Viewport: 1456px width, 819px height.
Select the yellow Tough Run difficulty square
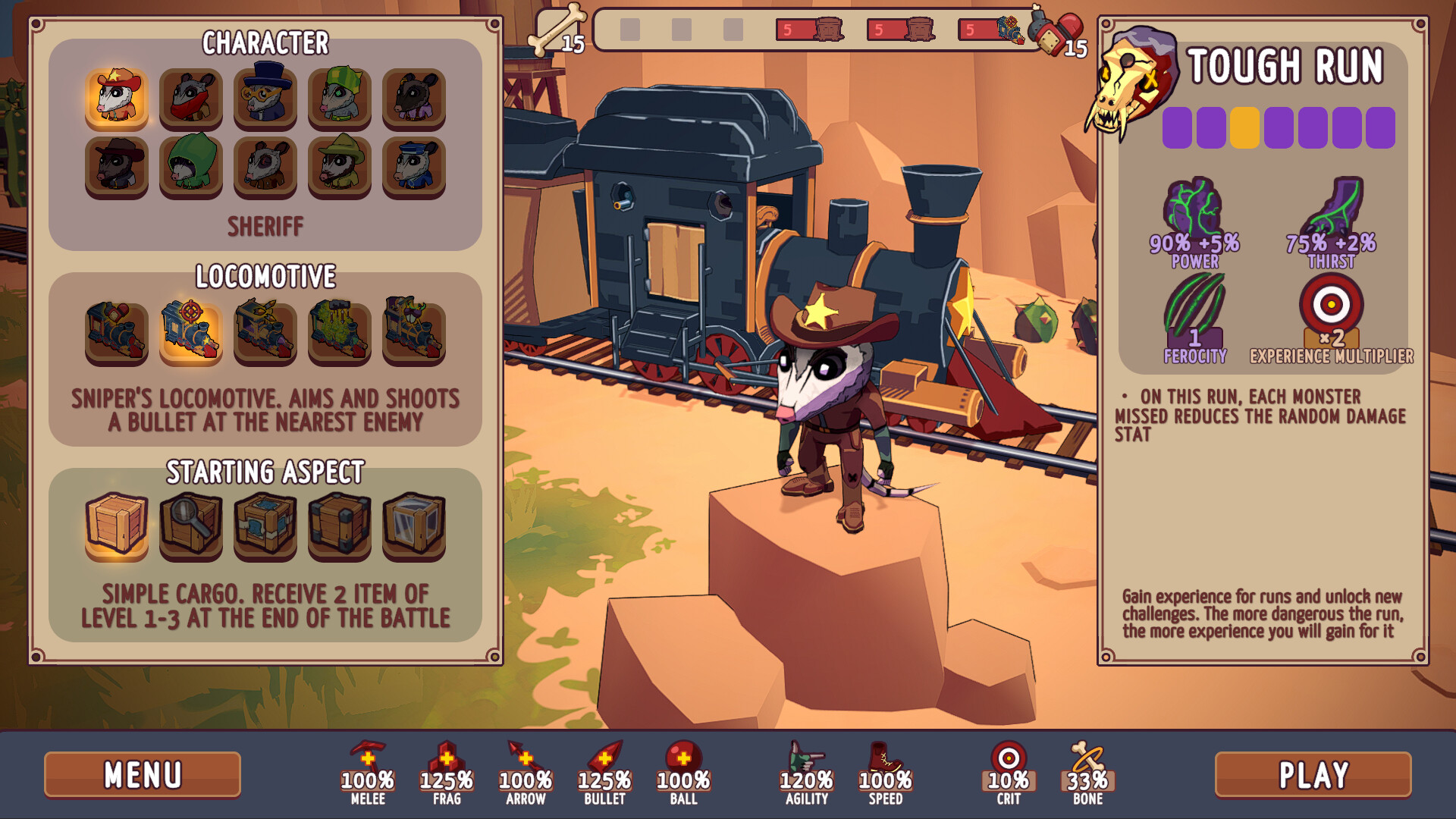(x=1244, y=127)
